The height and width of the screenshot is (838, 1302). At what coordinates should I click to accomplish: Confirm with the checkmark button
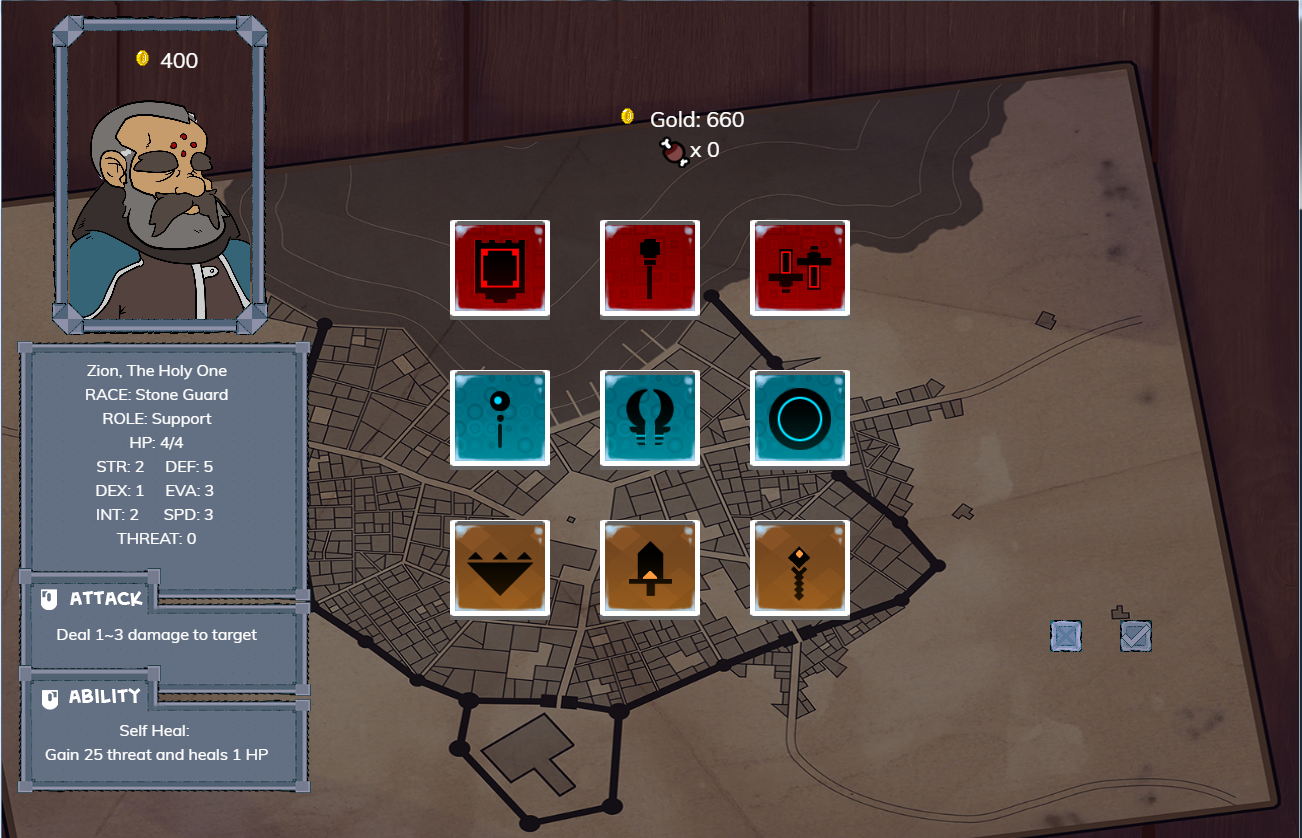[x=1136, y=636]
